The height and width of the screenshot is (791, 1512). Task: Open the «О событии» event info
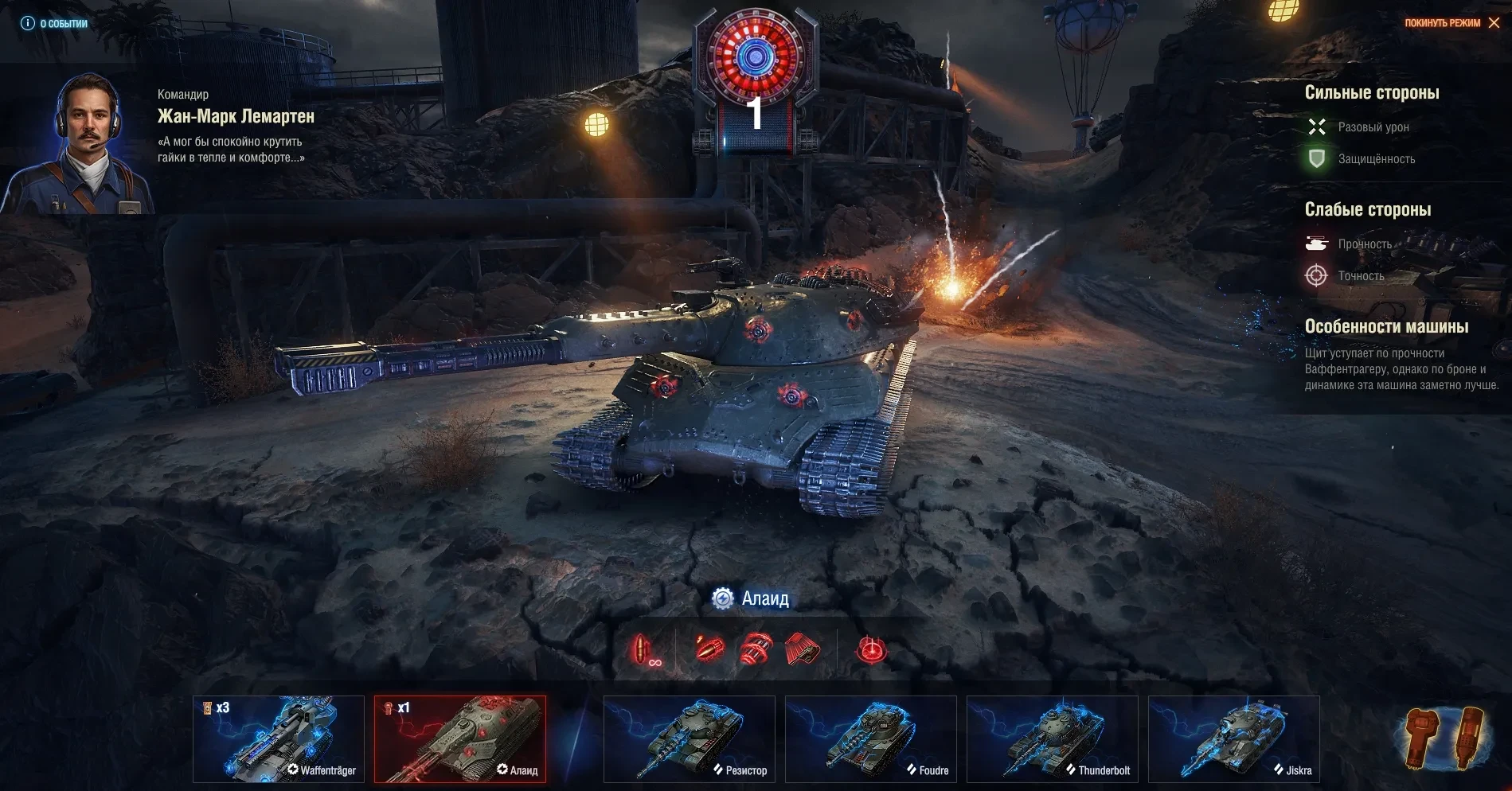[x=54, y=24]
